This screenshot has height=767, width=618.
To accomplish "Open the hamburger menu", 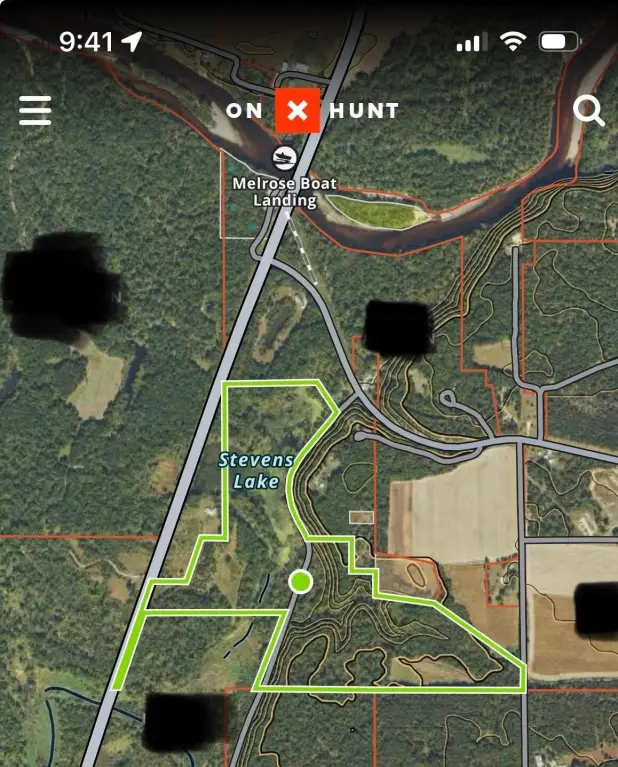I will click(35, 110).
